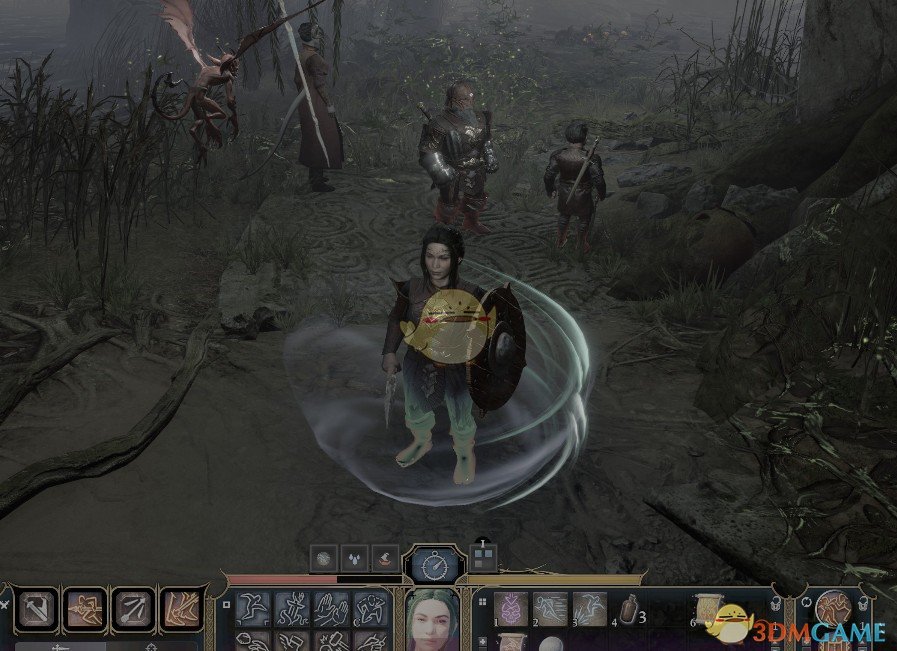Select the Dash running-figure action

[292, 609]
